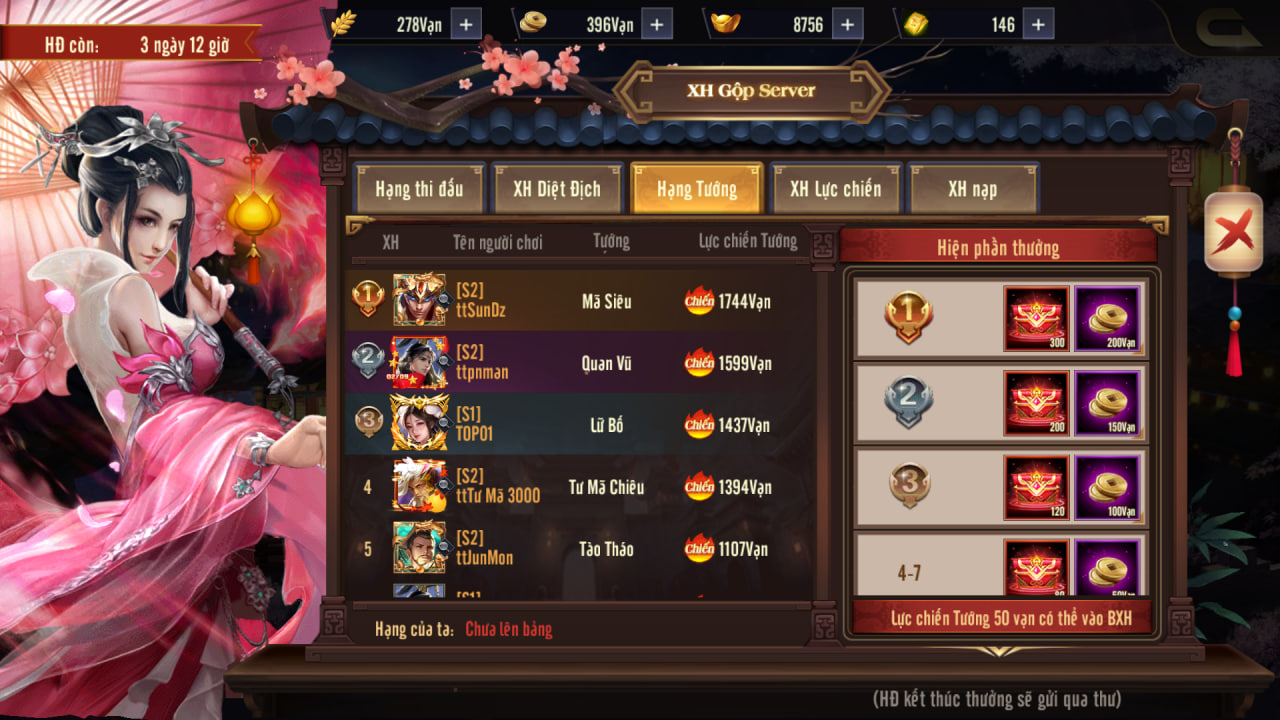Select the rank 1 player ttSunDz row
1280x720 pixels.
coord(578,301)
